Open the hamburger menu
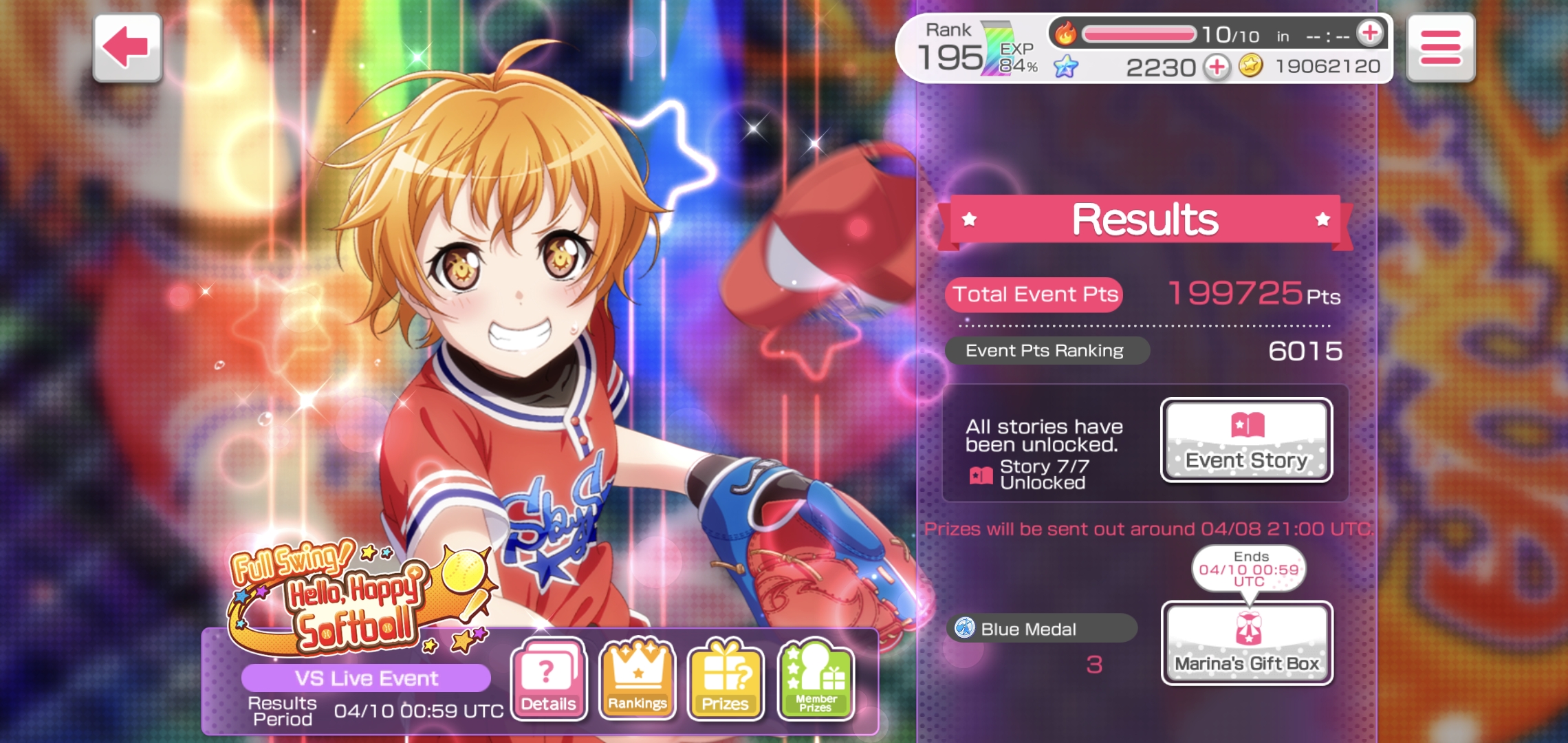Image resolution: width=1568 pixels, height=743 pixels. tap(1440, 47)
